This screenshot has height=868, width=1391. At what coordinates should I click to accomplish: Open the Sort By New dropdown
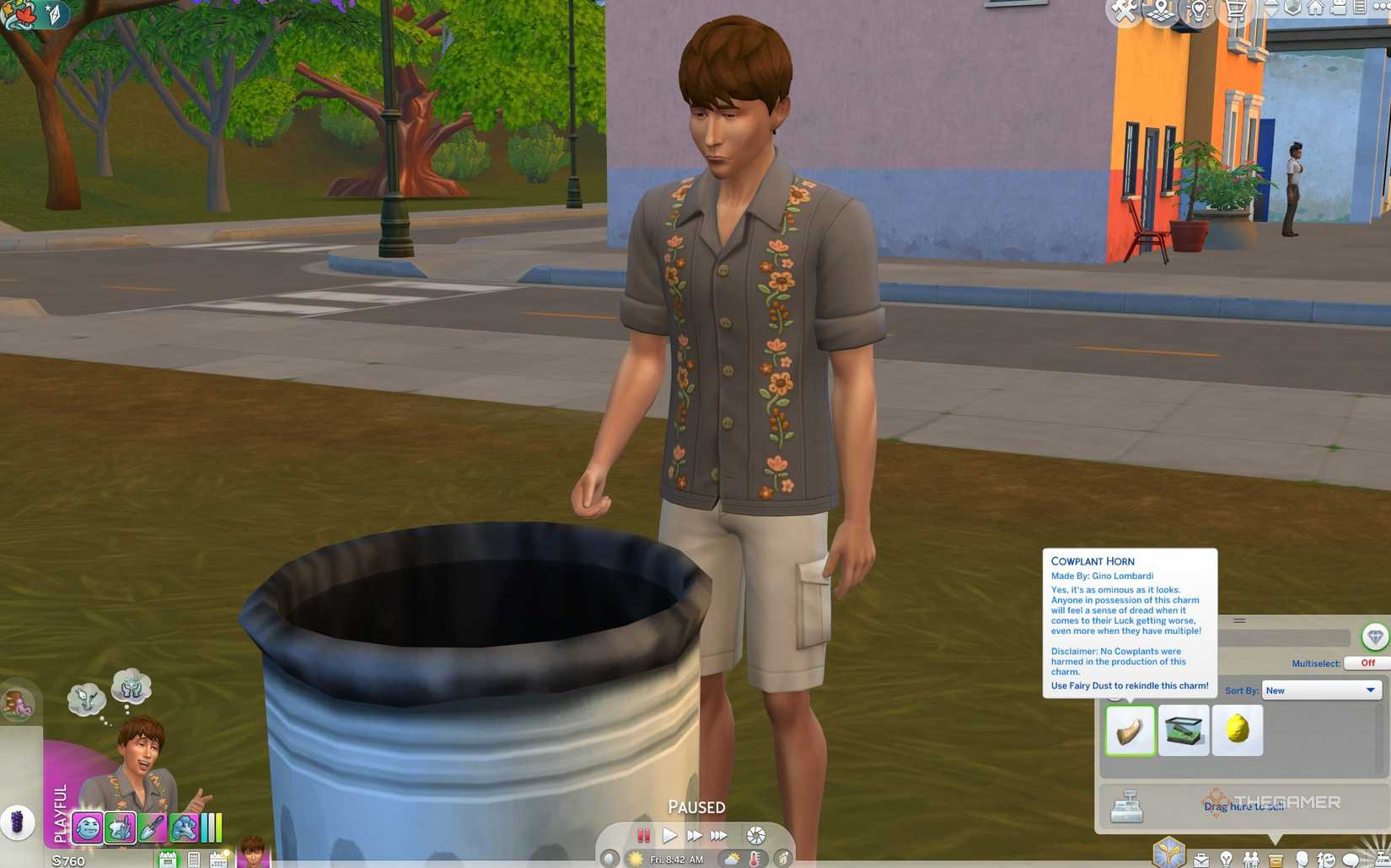1321,689
